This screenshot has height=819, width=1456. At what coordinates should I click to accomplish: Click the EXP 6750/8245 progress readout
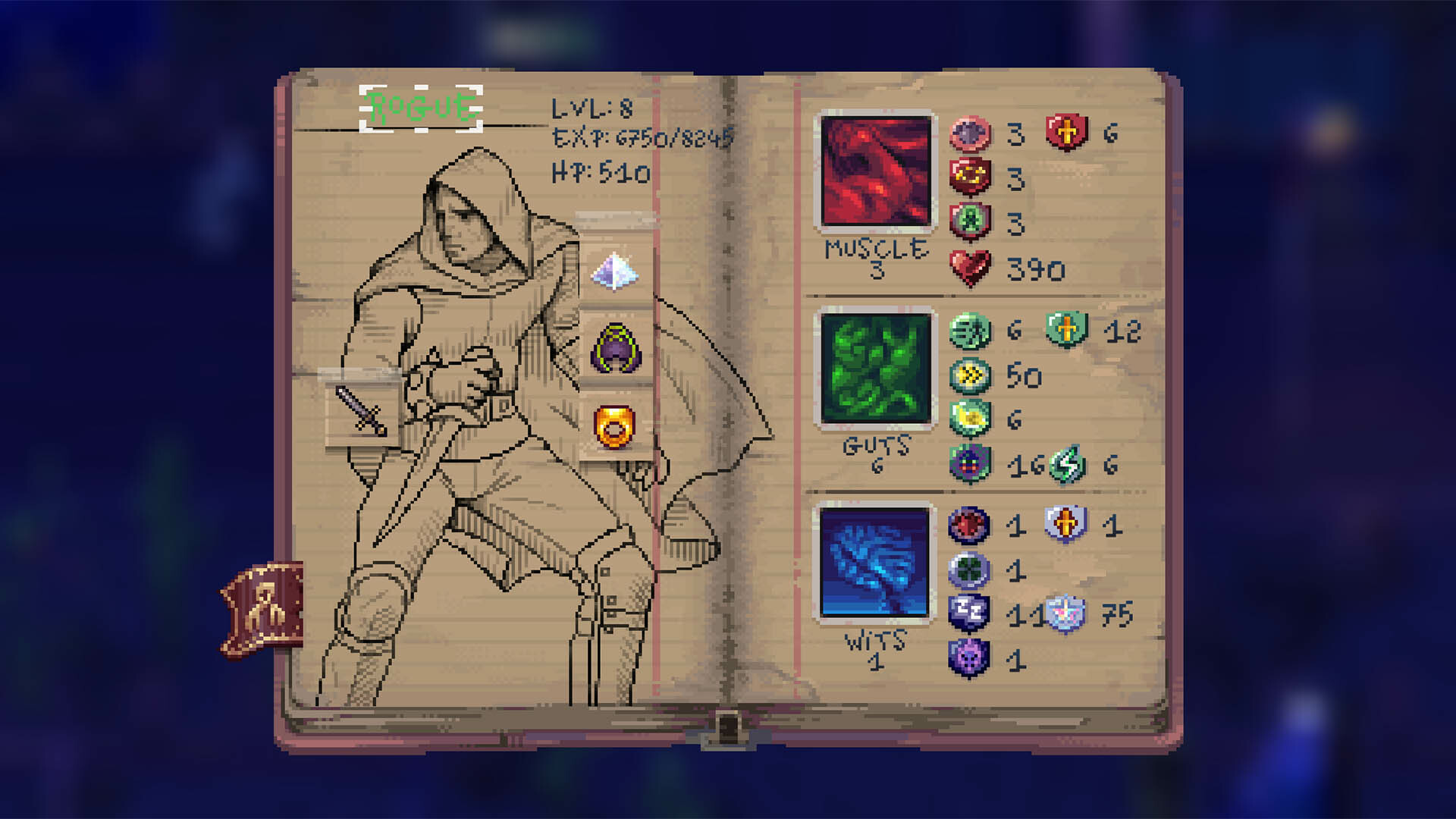click(641, 139)
